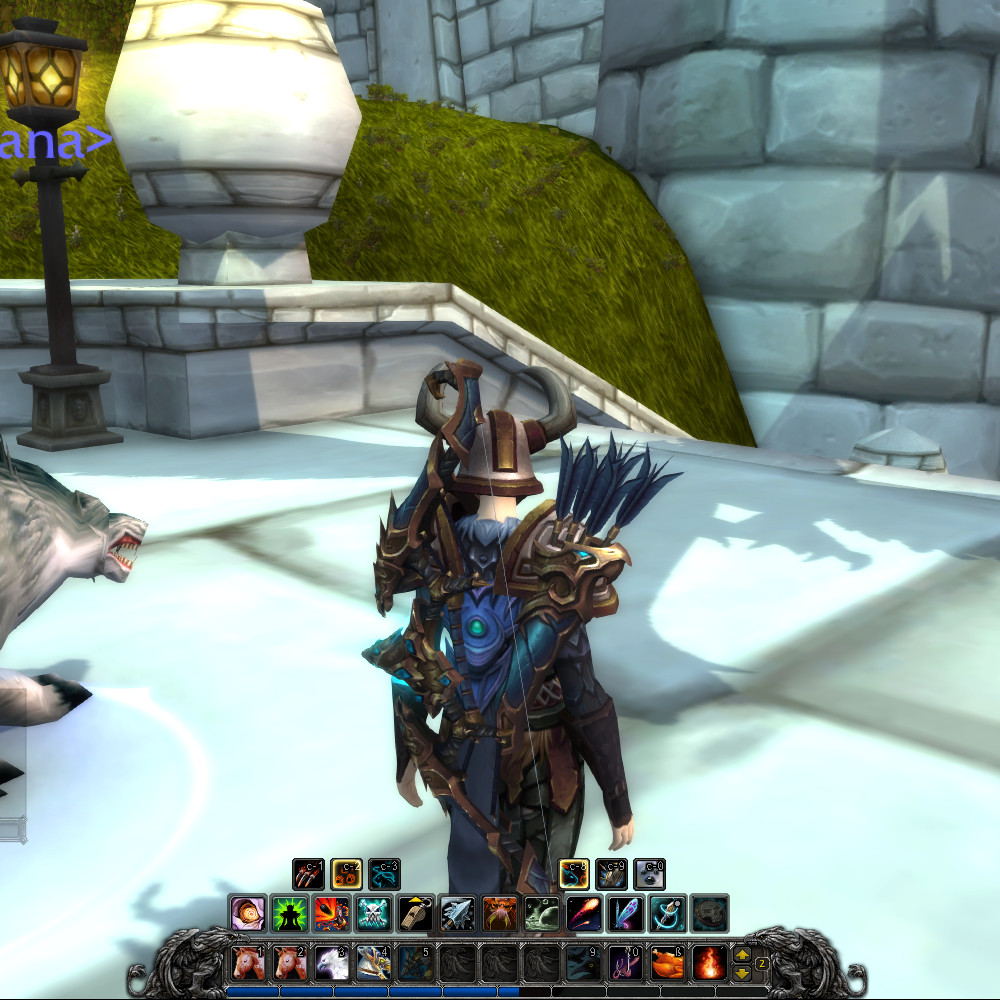
Task: Use the teal skull and crossbones ability
Action: point(373,913)
